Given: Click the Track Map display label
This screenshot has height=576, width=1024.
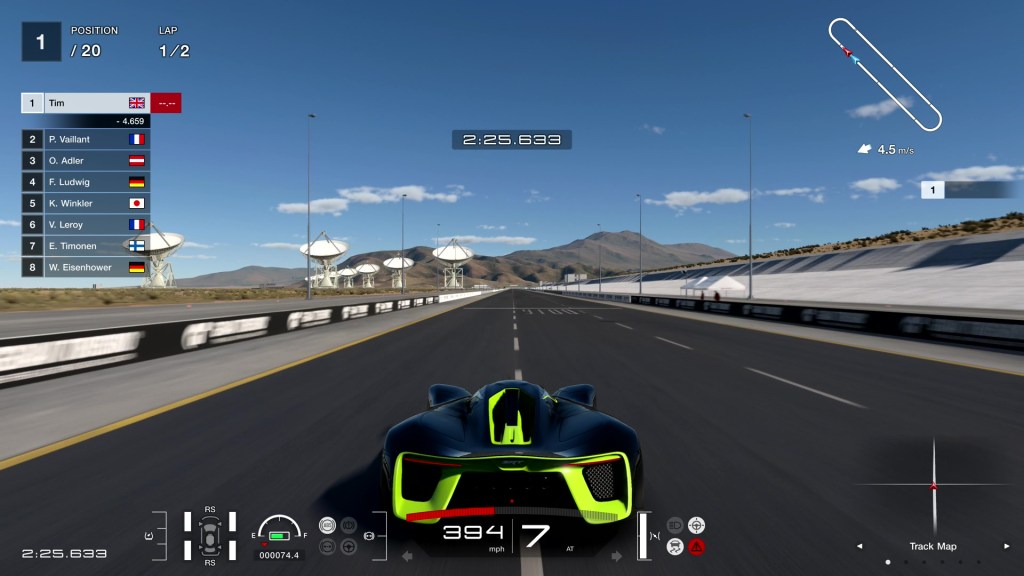Looking at the screenshot, I should [932, 546].
